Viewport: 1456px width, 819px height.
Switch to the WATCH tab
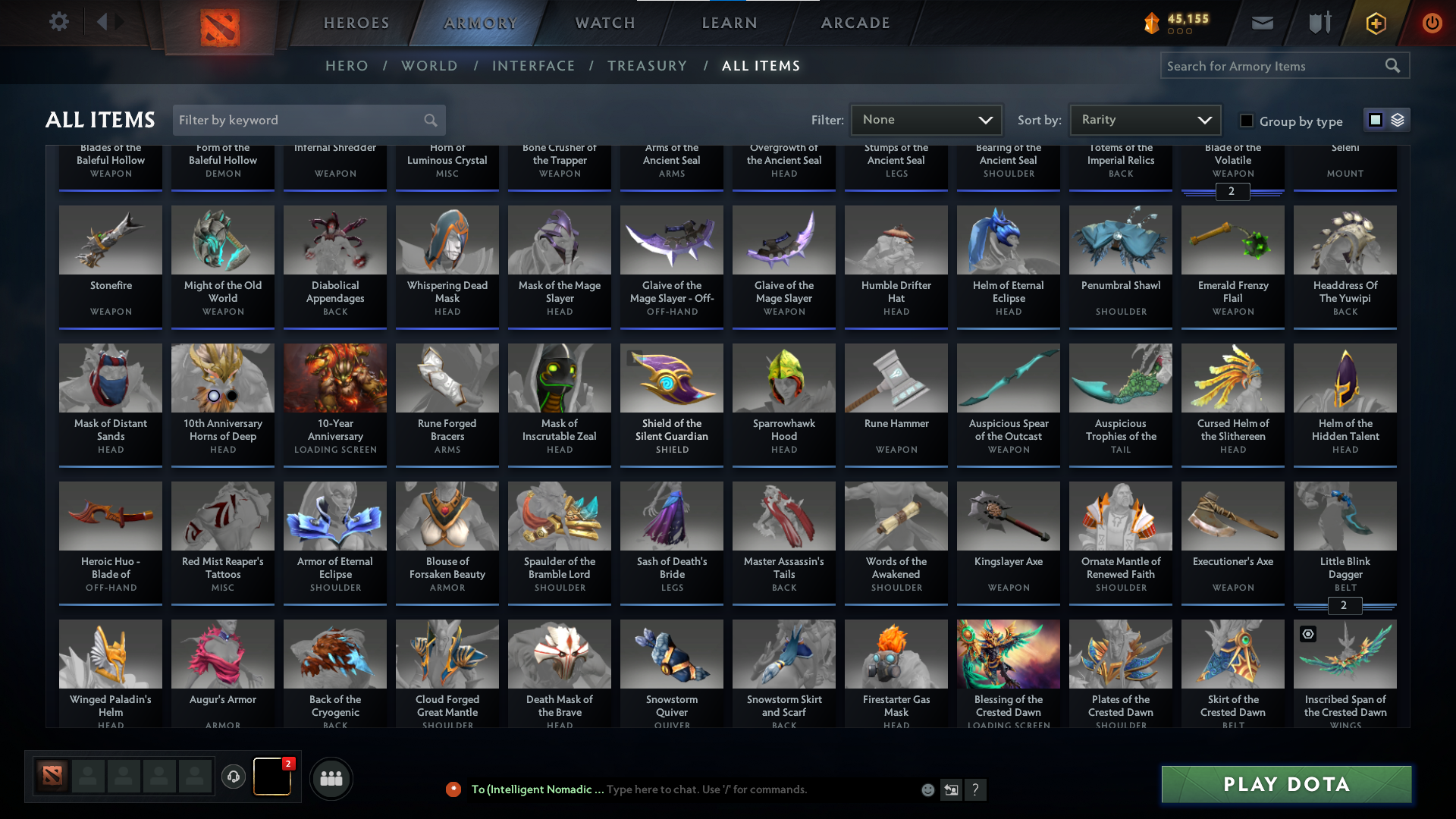pyautogui.click(x=604, y=23)
